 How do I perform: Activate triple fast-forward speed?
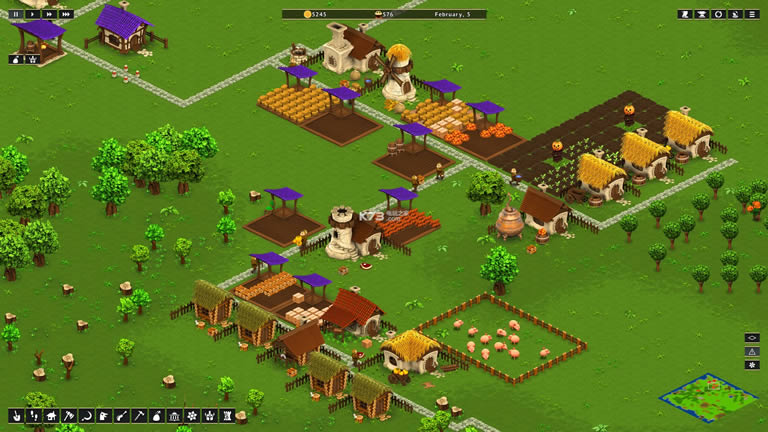point(66,14)
